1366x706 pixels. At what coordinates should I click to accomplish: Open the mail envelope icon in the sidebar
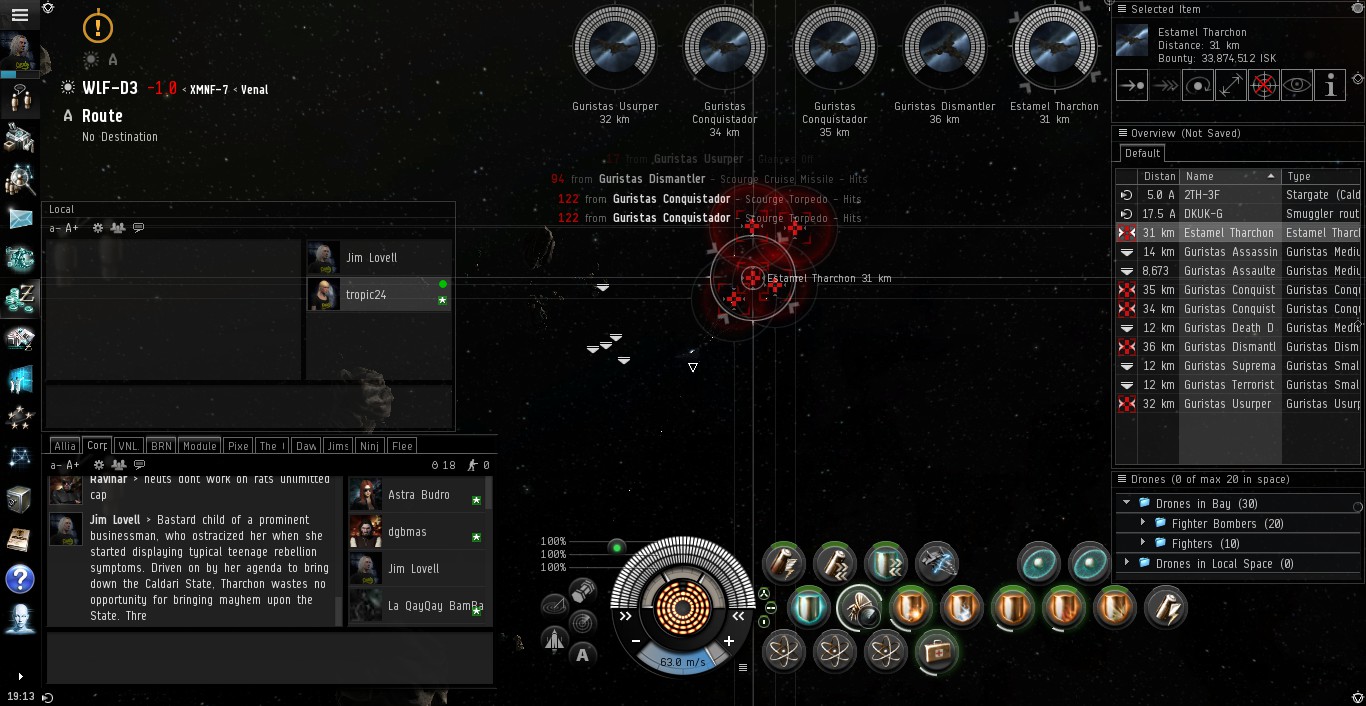(x=19, y=217)
